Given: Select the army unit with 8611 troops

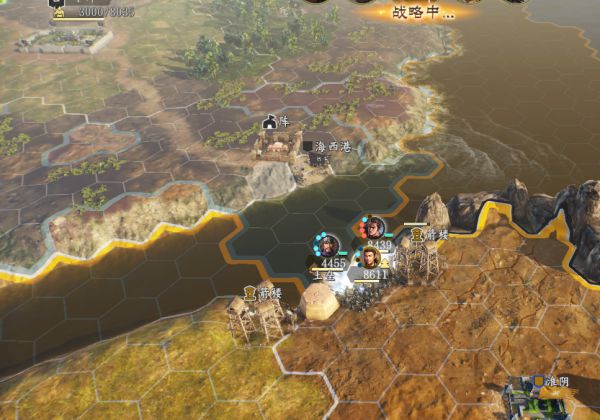Looking at the screenshot, I should tap(374, 261).
